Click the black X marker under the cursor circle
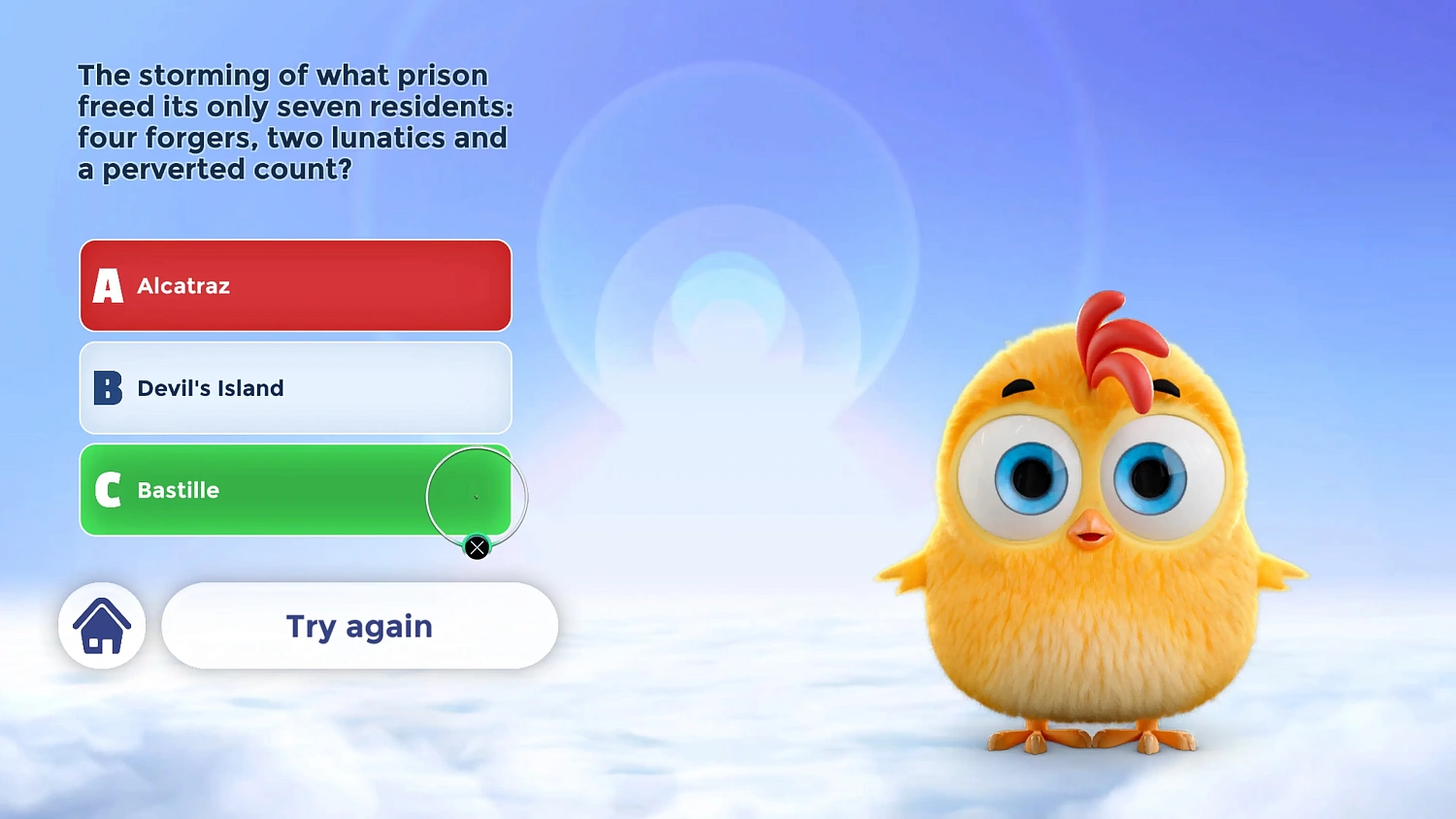The height and width of the screenshot is (819, 1456). coord(477,547)
